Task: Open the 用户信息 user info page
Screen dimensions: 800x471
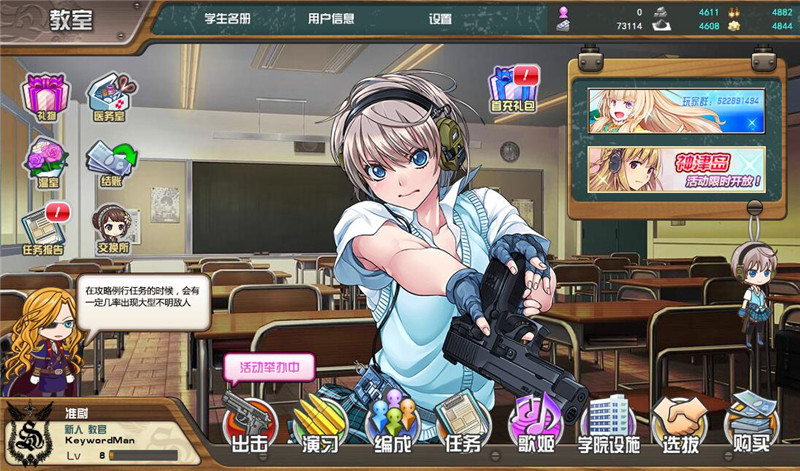Action: click(331, 18)
